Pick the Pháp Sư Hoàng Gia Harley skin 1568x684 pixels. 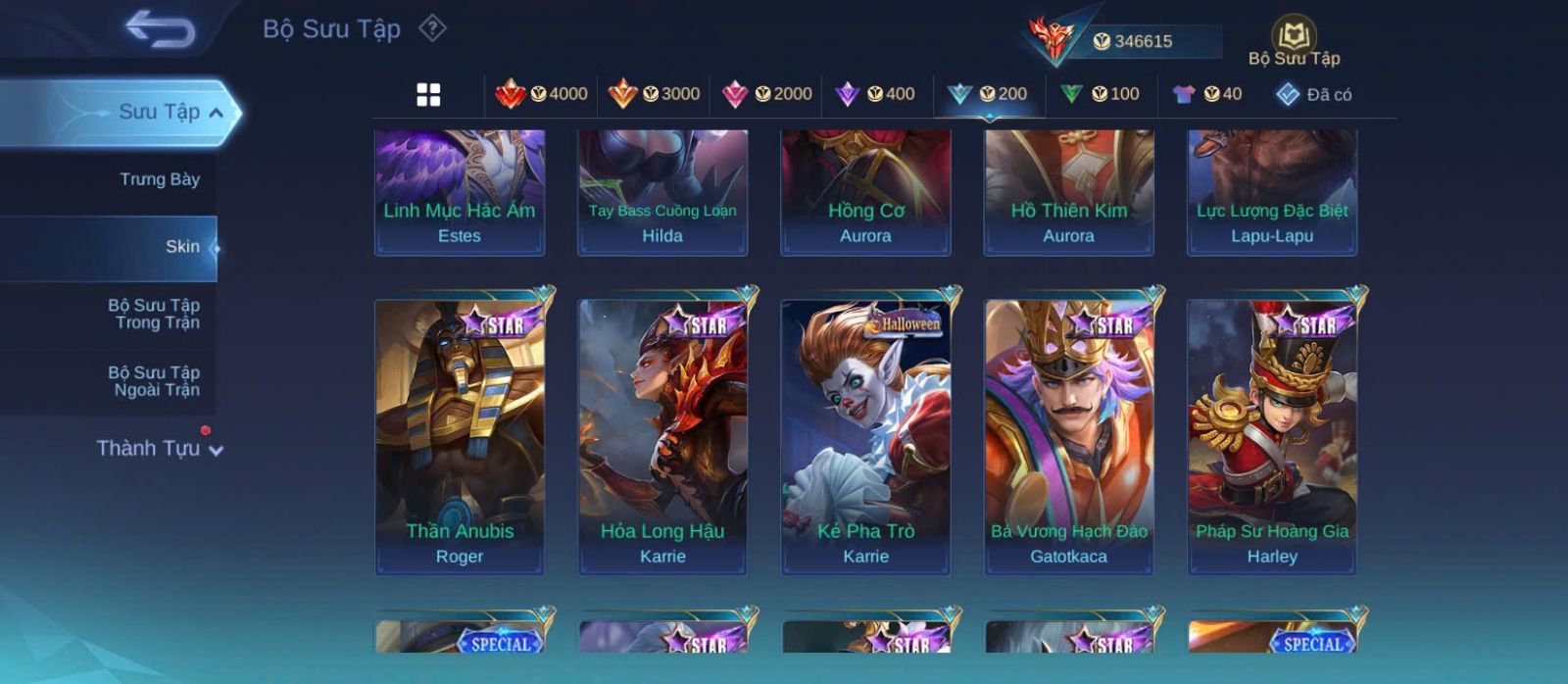(x=1272, y=436)
